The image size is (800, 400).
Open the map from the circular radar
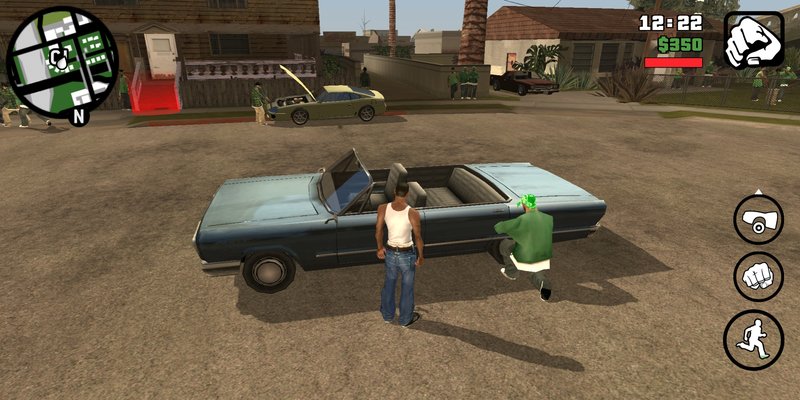[x=62, y=61]
